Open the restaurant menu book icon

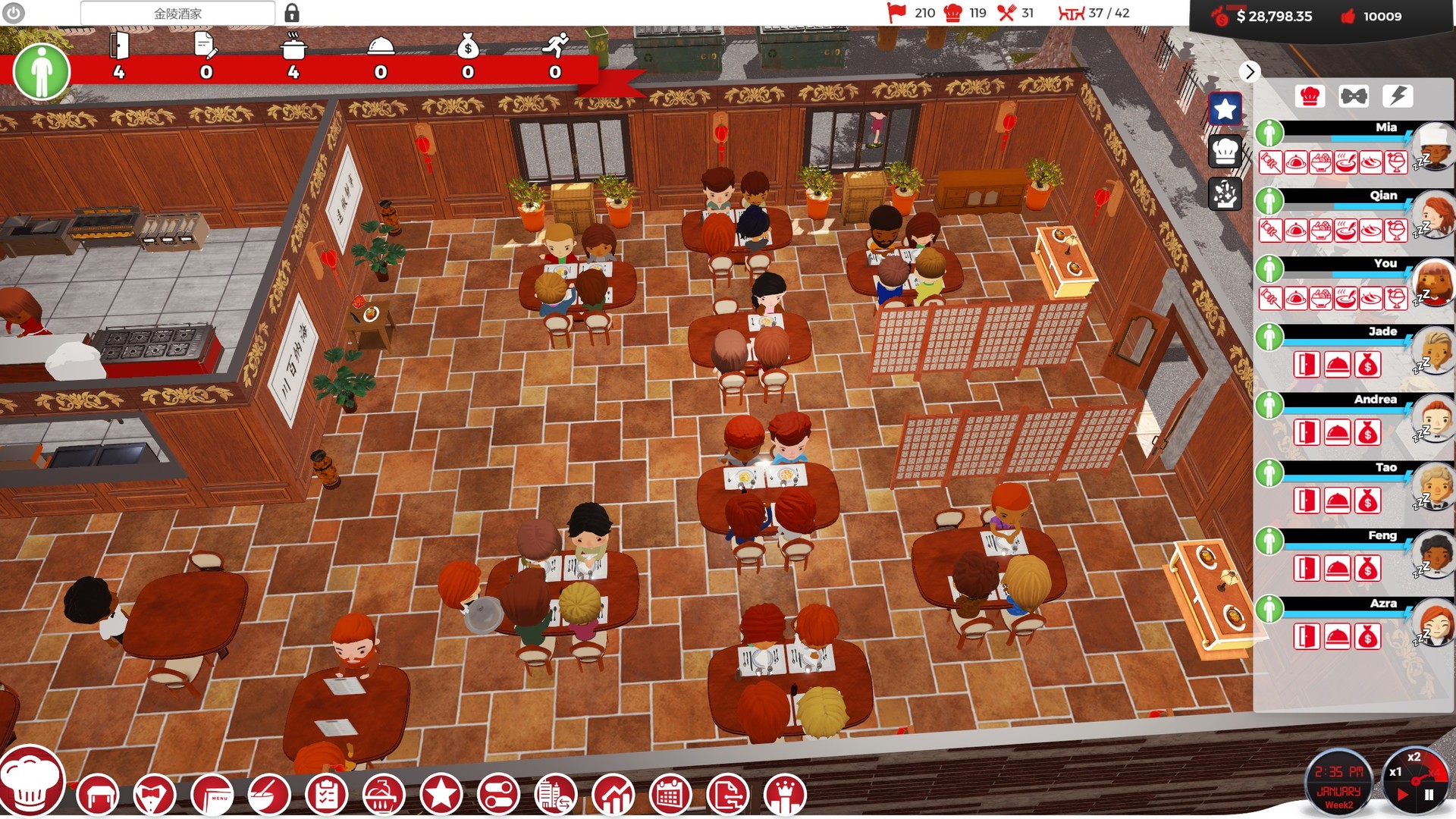[215, 795]
